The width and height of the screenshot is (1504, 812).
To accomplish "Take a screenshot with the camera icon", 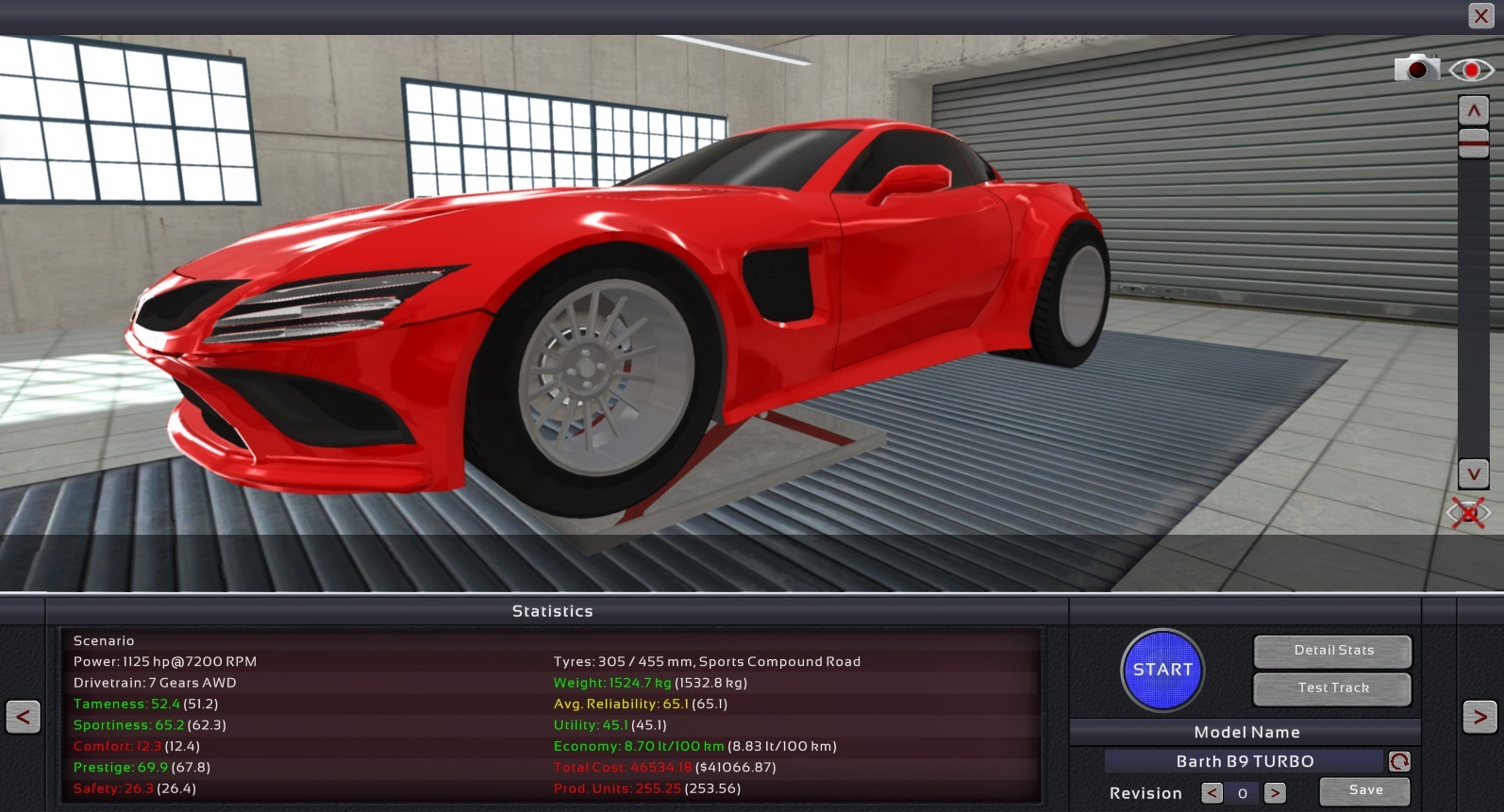I will tap(1416, 69).
